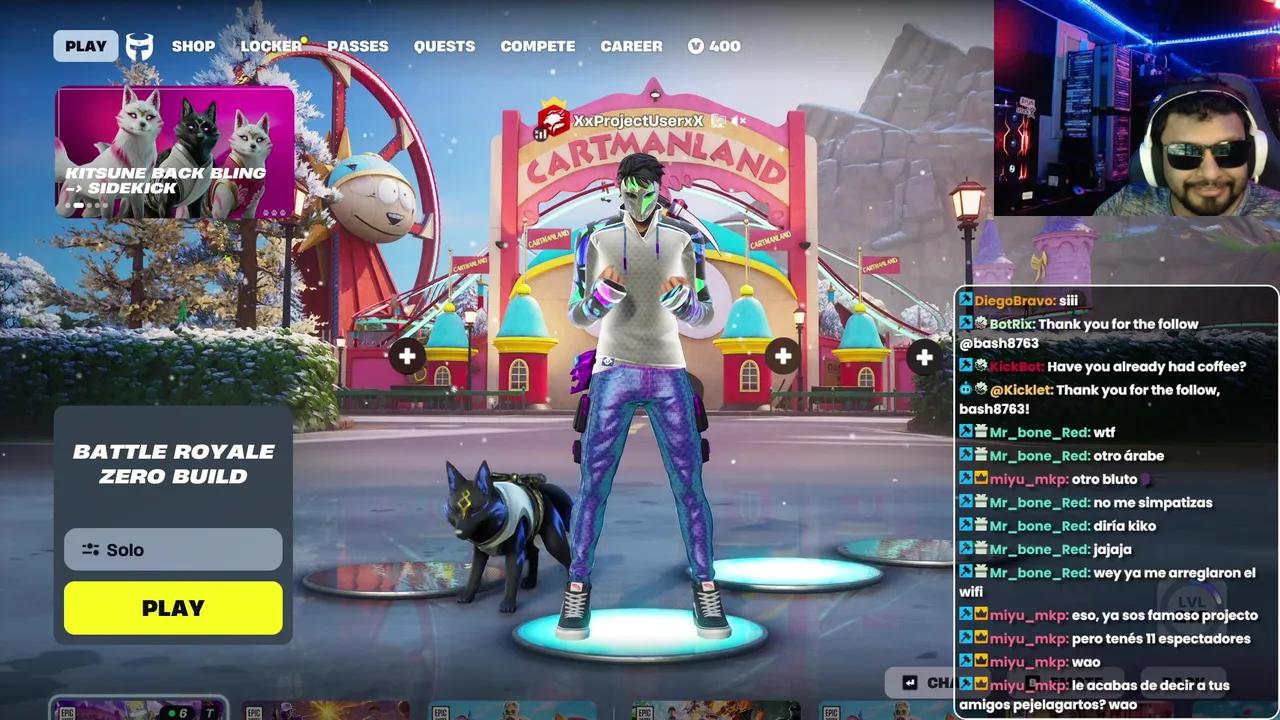
Task: Select the second carousel dot on the Kitsune banner
Action: pyautogui.click(x=79, y=205)
